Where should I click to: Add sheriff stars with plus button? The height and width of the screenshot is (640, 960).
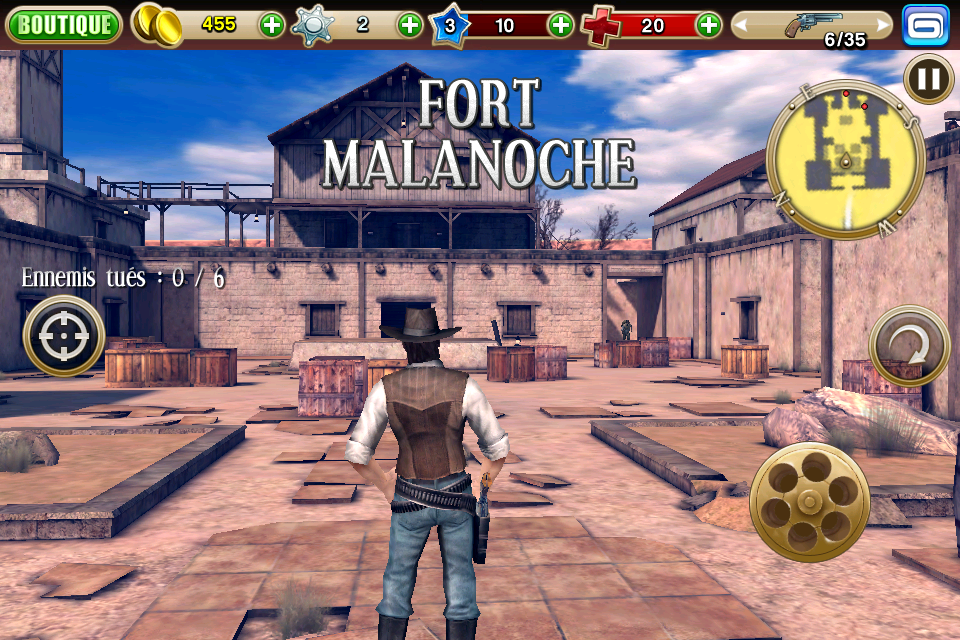(410, 25)
